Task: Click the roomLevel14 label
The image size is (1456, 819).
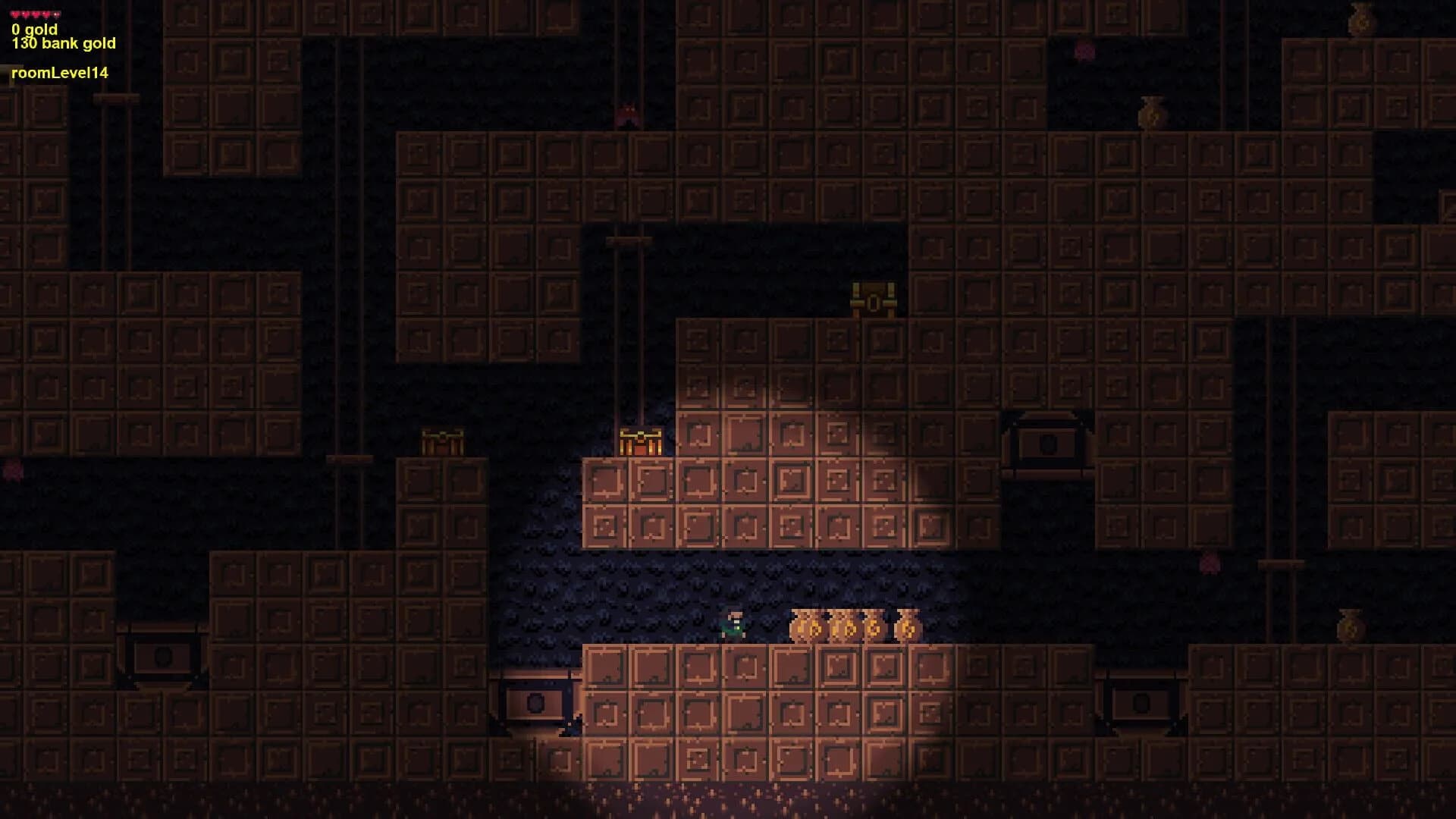Action: (59, 74)
